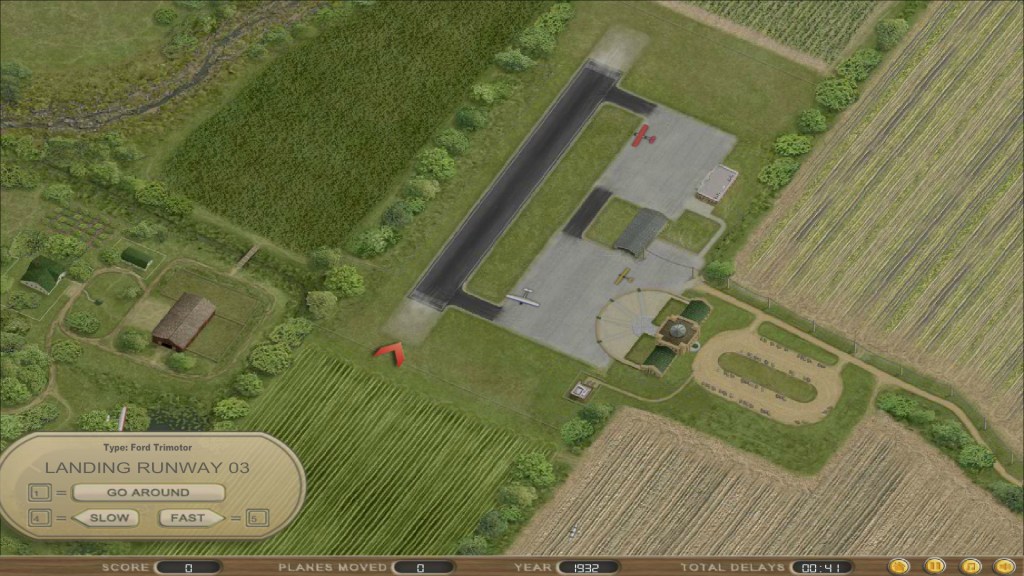This screenshot has width=1024, height=576.
Task: Choose the SLOW speed button
Action: click(109, 518)
